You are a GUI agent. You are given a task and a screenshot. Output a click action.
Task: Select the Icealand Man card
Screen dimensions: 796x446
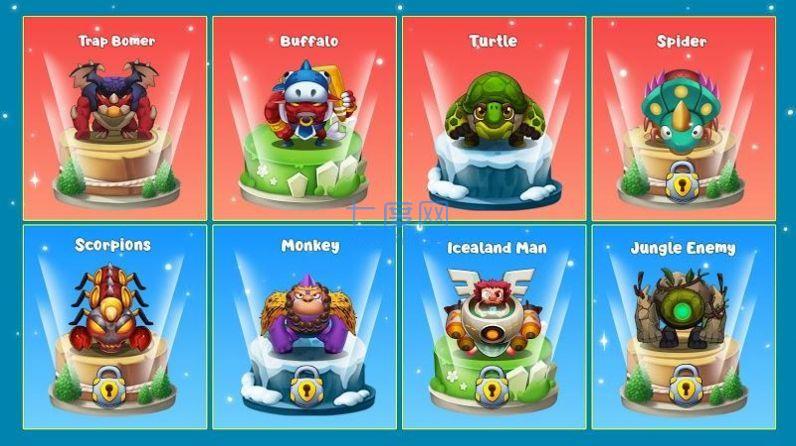pos(493,327)
